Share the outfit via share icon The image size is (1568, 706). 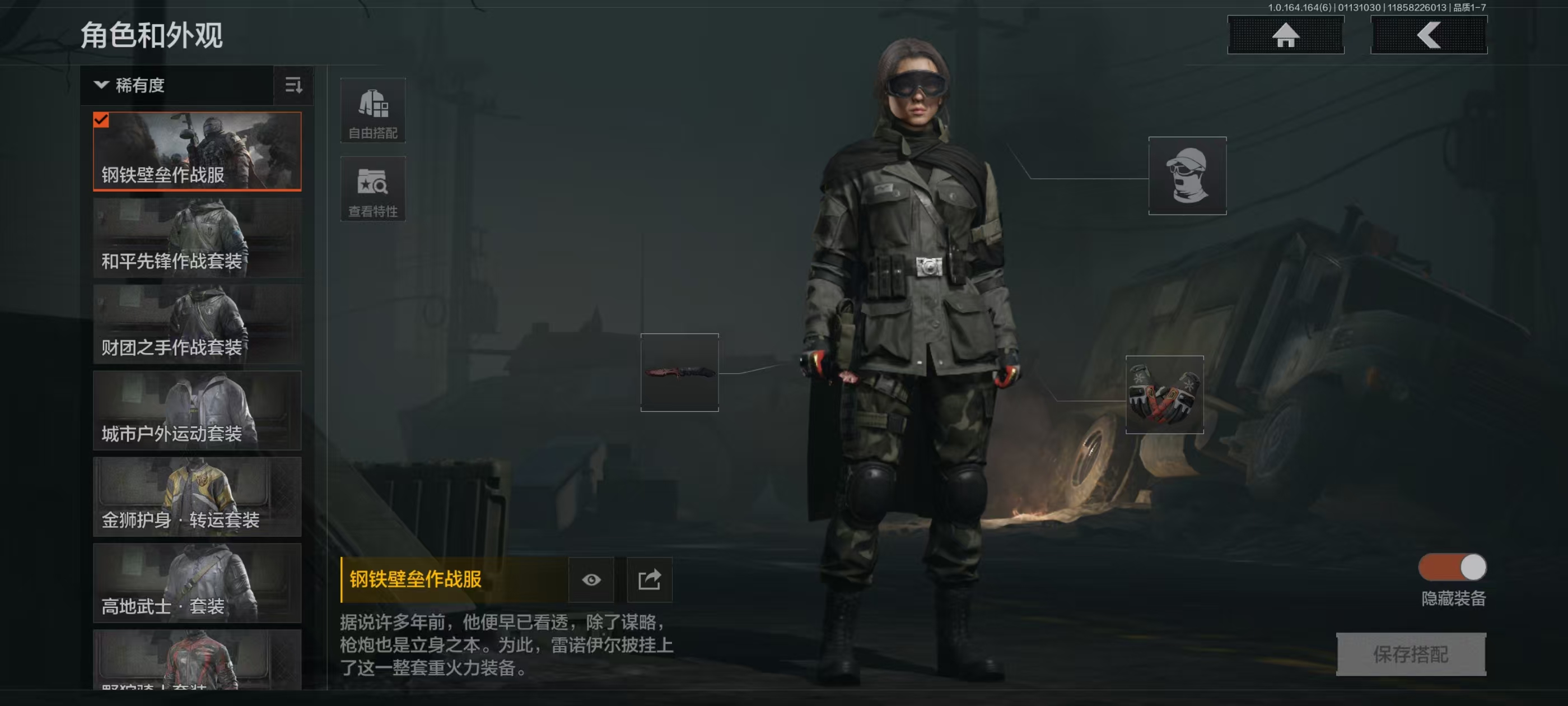(x=649, y=579)
